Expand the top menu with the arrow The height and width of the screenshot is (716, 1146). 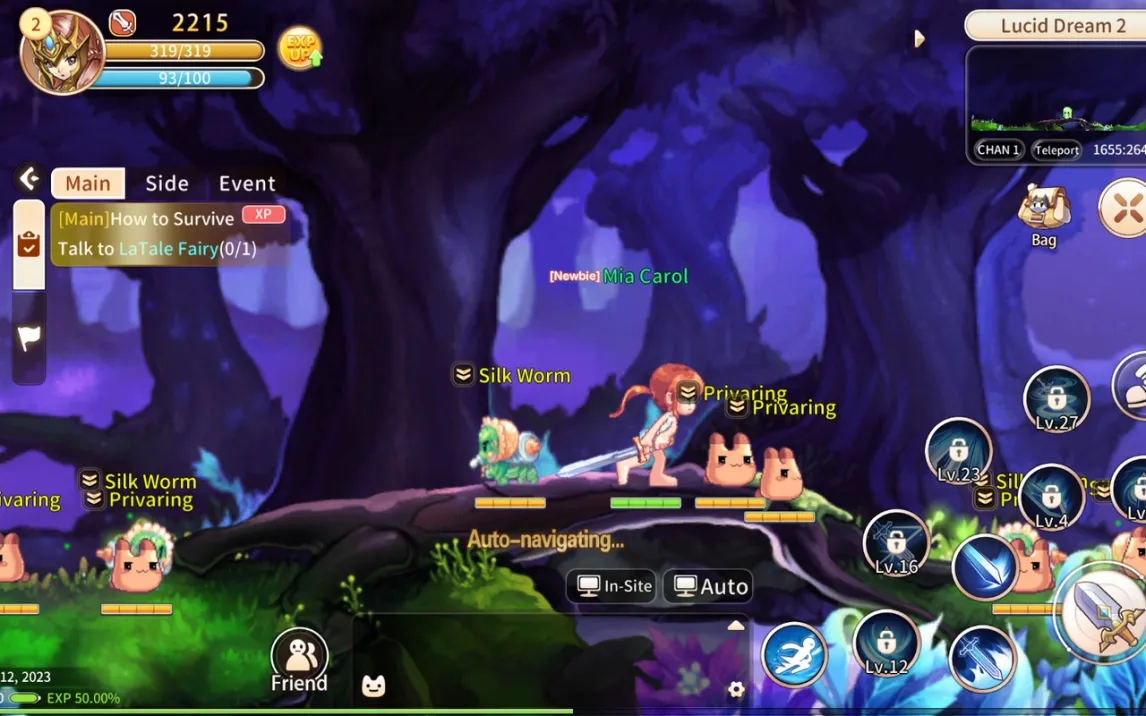click(x=919, y=39)
